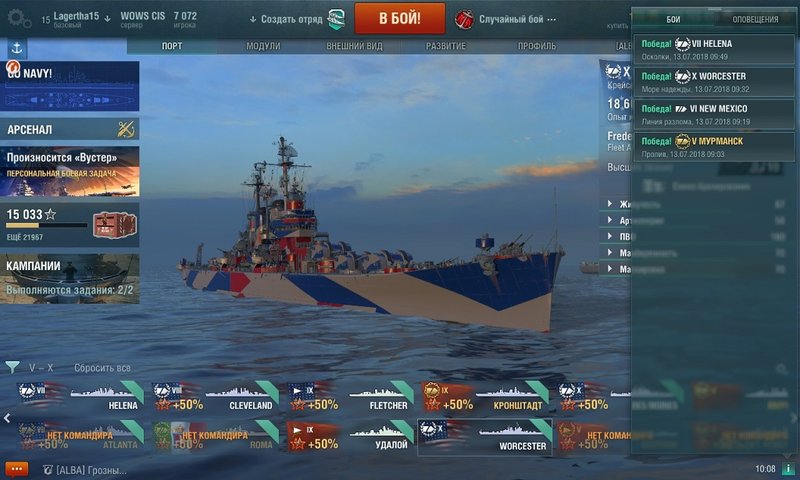
Task: Open the РАЗВИТИЕ tech tree tab
Action: coord(445,46)
